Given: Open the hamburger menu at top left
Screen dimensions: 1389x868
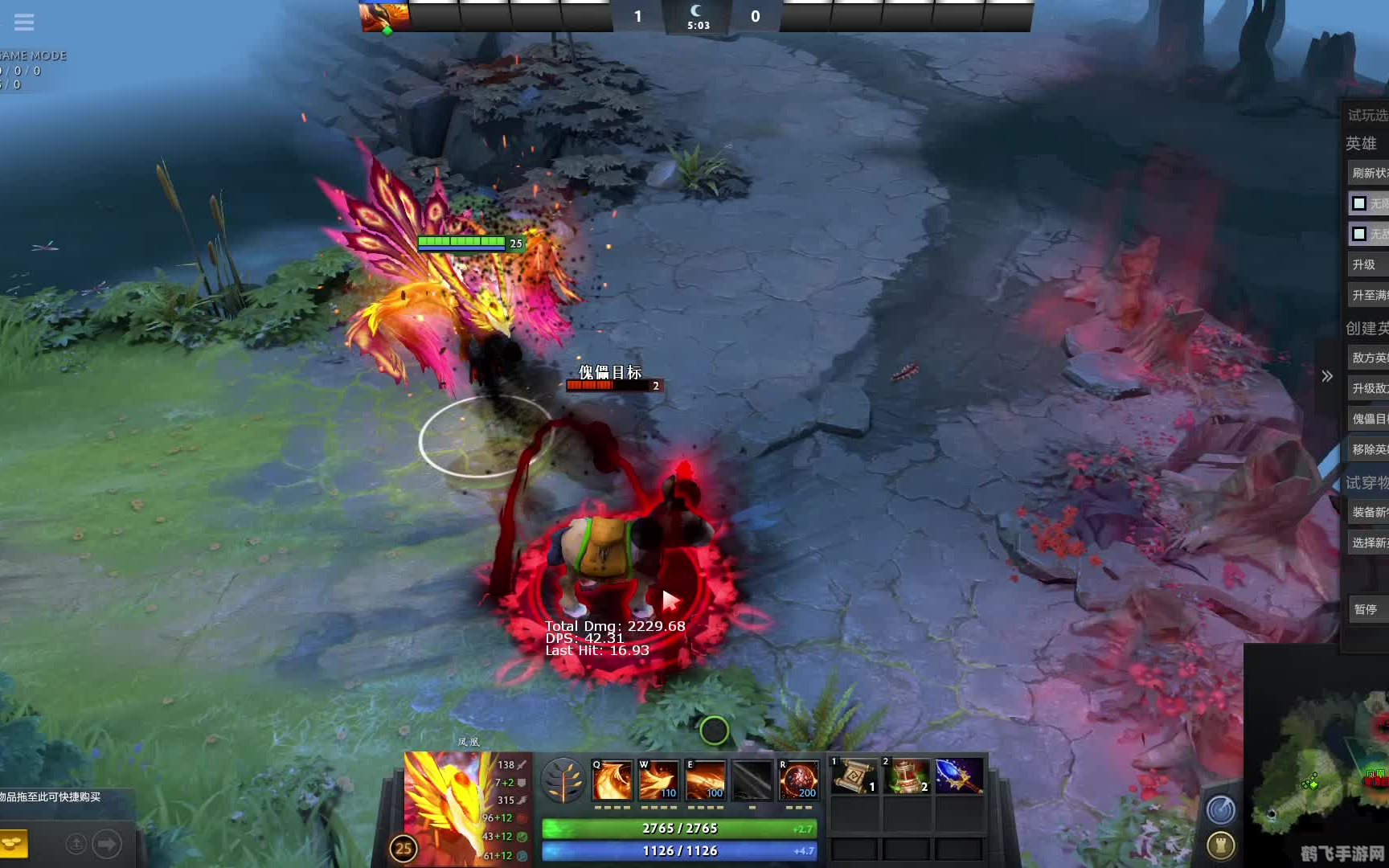Looking at the screenshot, I should point(23,22).
